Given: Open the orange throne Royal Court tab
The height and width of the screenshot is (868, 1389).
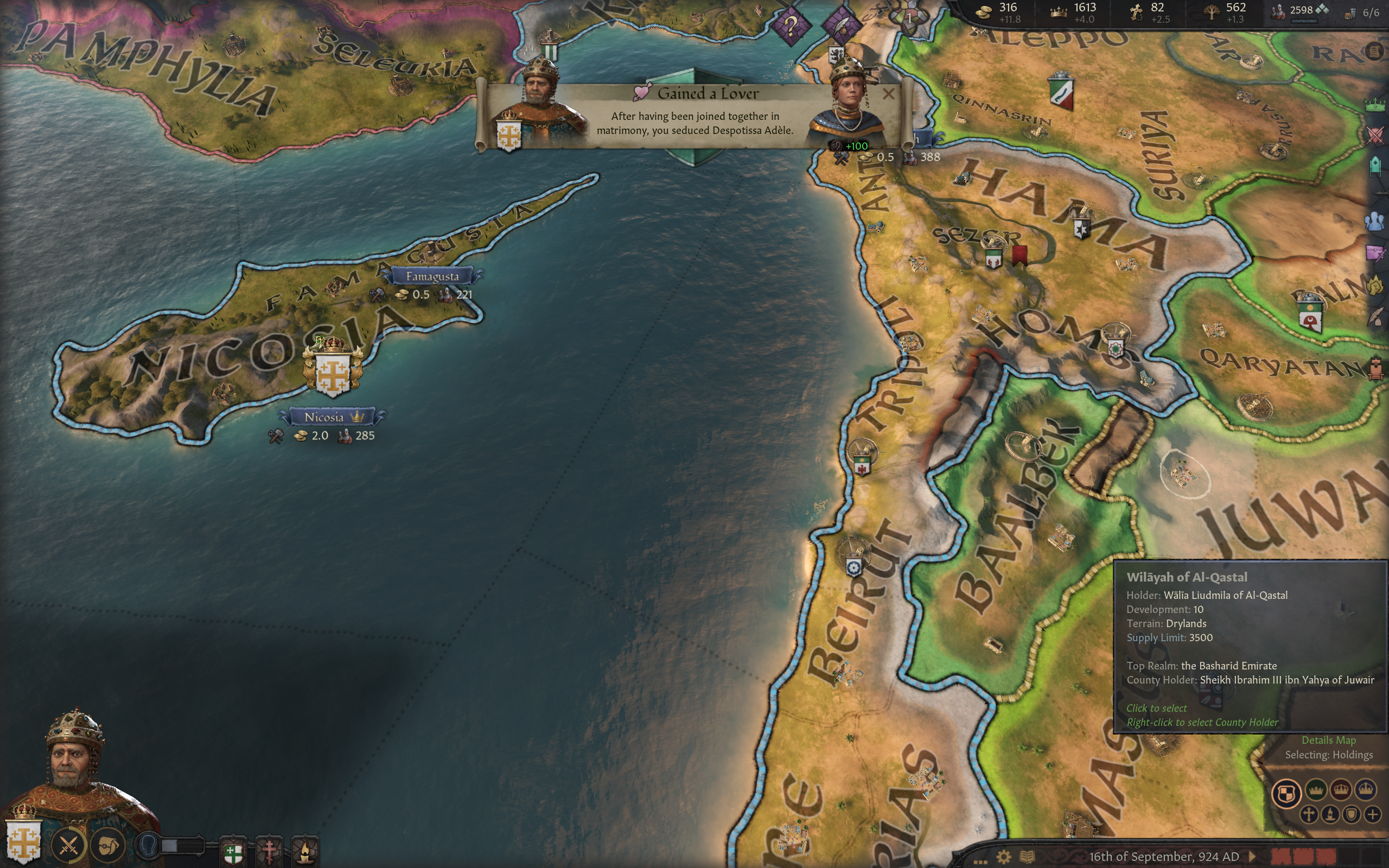Looking at the screenshot, I should tap(1376, 367).
